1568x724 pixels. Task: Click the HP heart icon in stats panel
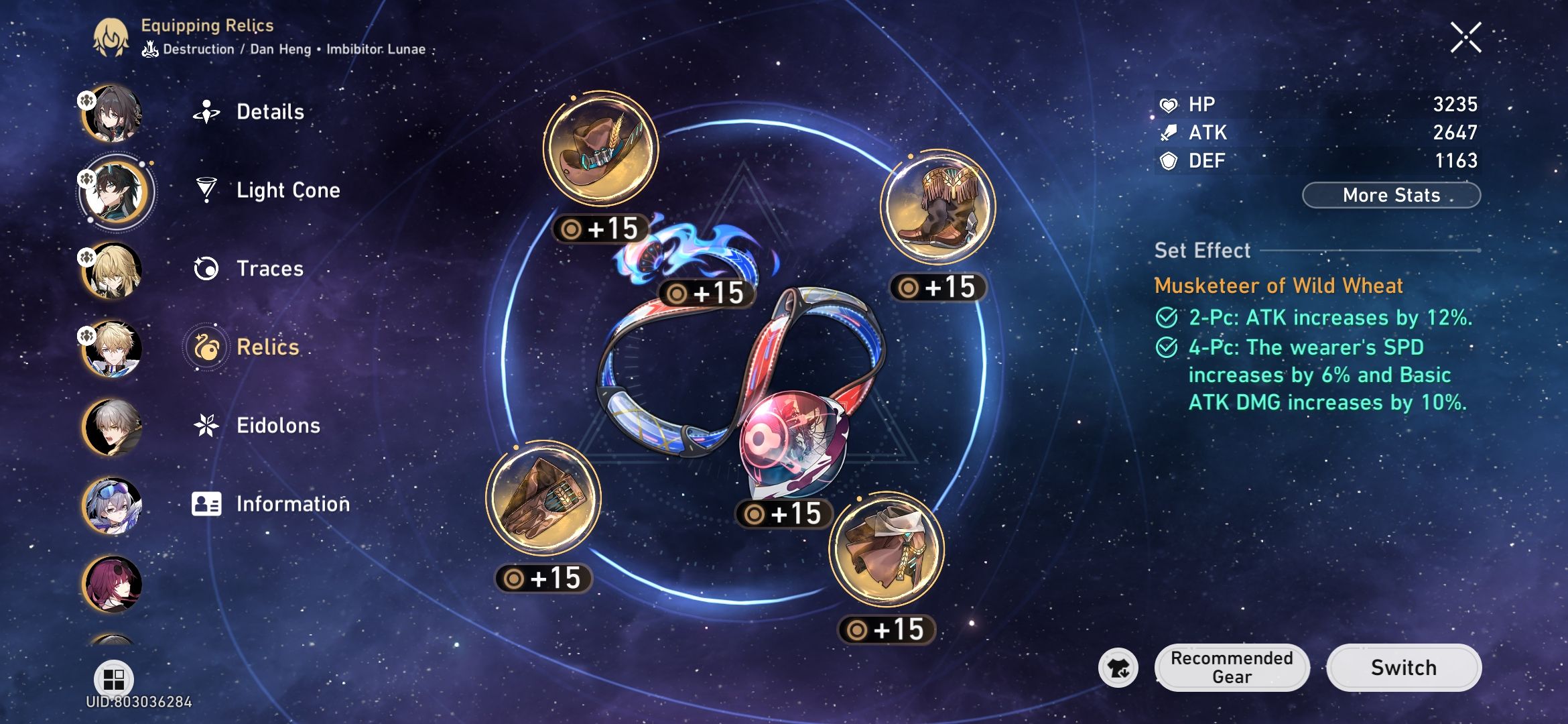pos(1168,104)
